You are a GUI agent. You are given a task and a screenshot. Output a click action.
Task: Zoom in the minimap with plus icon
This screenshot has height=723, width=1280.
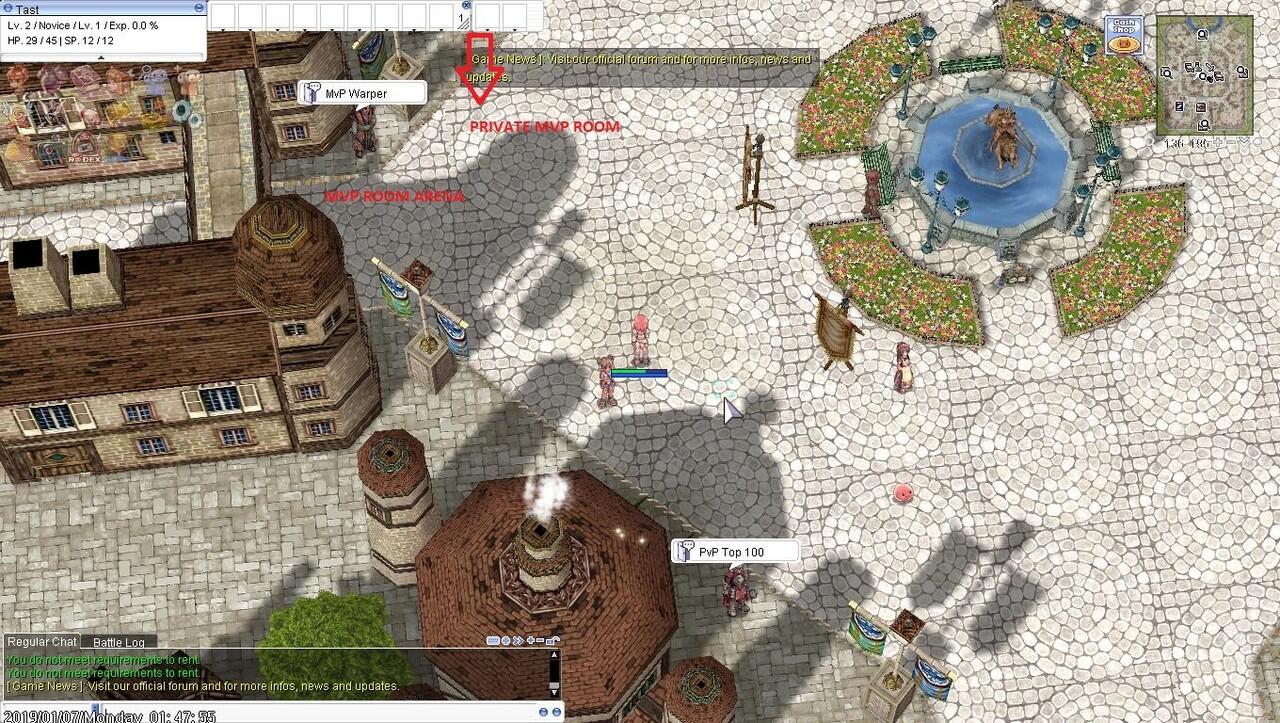tap(1216, 141)
